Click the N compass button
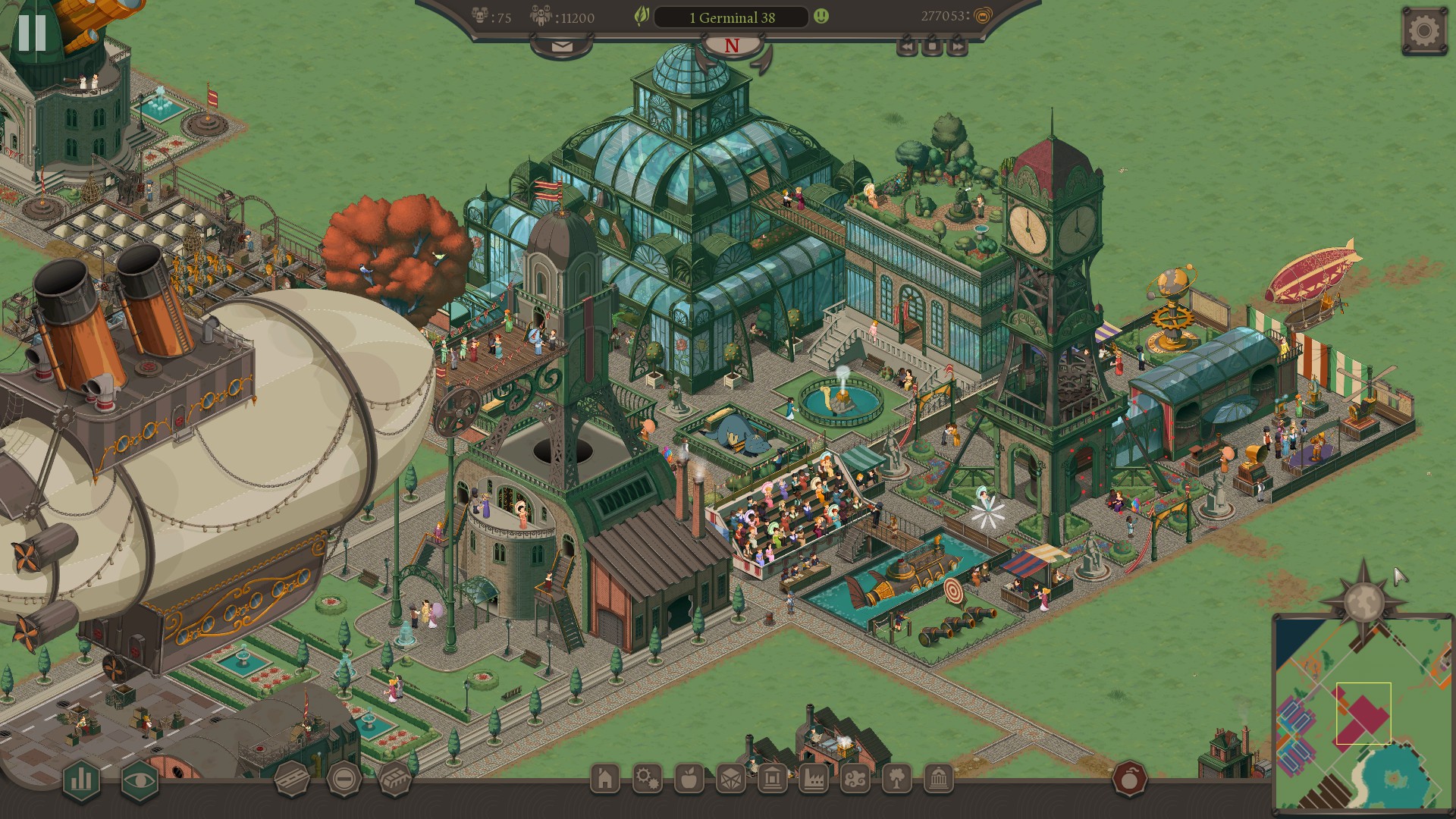Viewport: 1456px width, 819px height. tap(731, 46)
